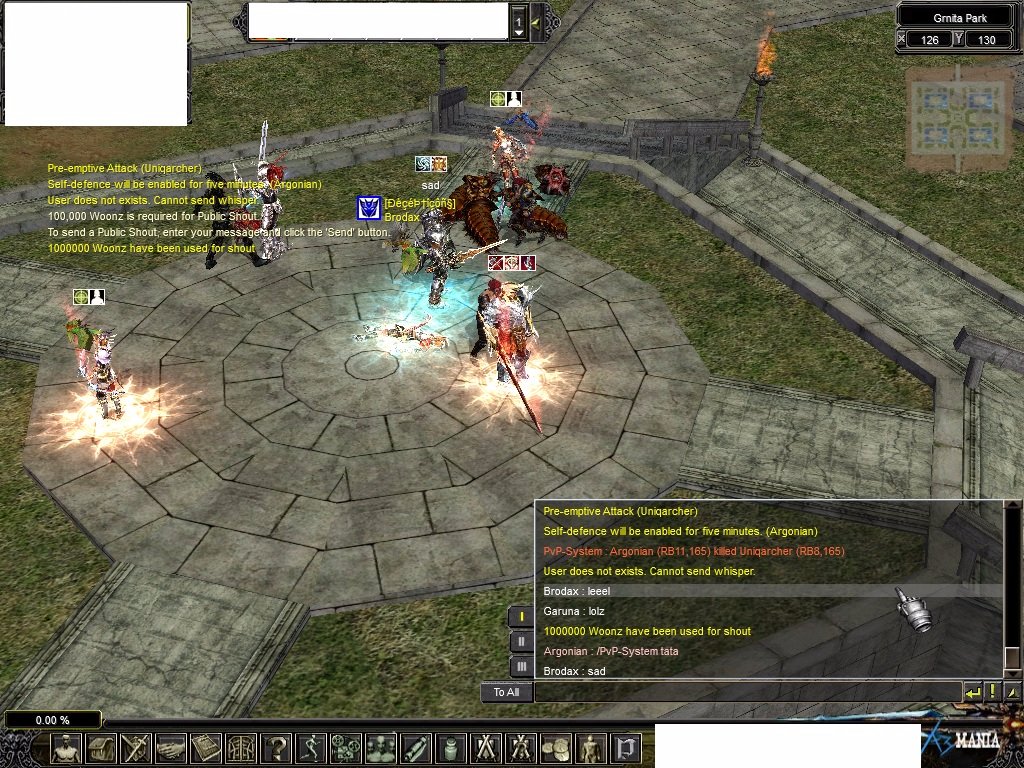Click the yellow arrow beside the top bar
1024x768 pixels.
pyautogui.click(x=536, y=22)
